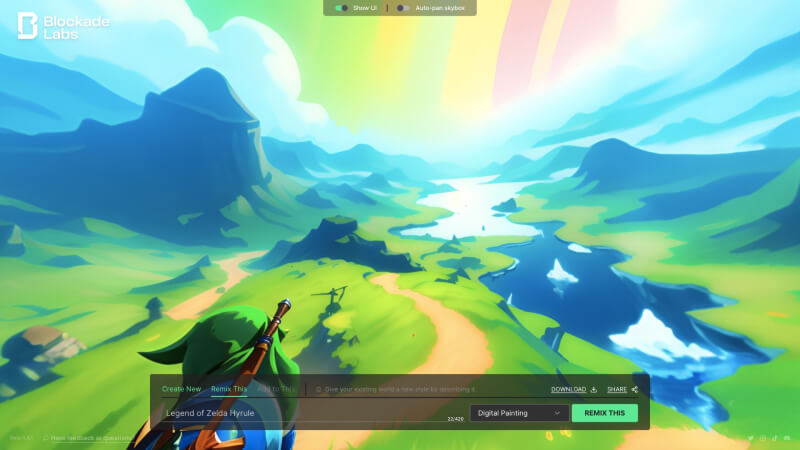
Task: Open the Add to This tab
Action: coord(275,389)
